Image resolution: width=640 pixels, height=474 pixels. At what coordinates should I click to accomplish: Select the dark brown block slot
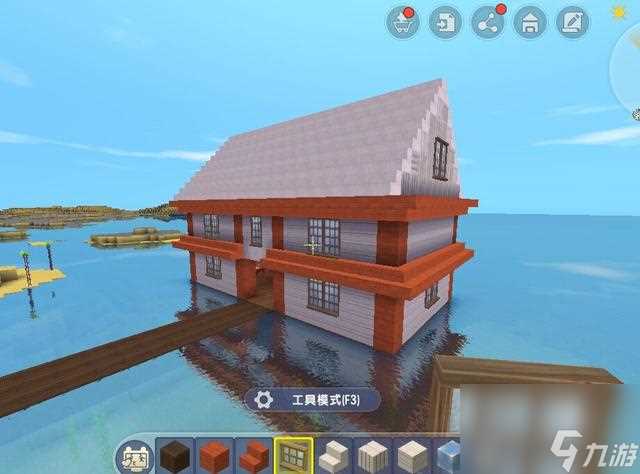click(x=175, y=456)
